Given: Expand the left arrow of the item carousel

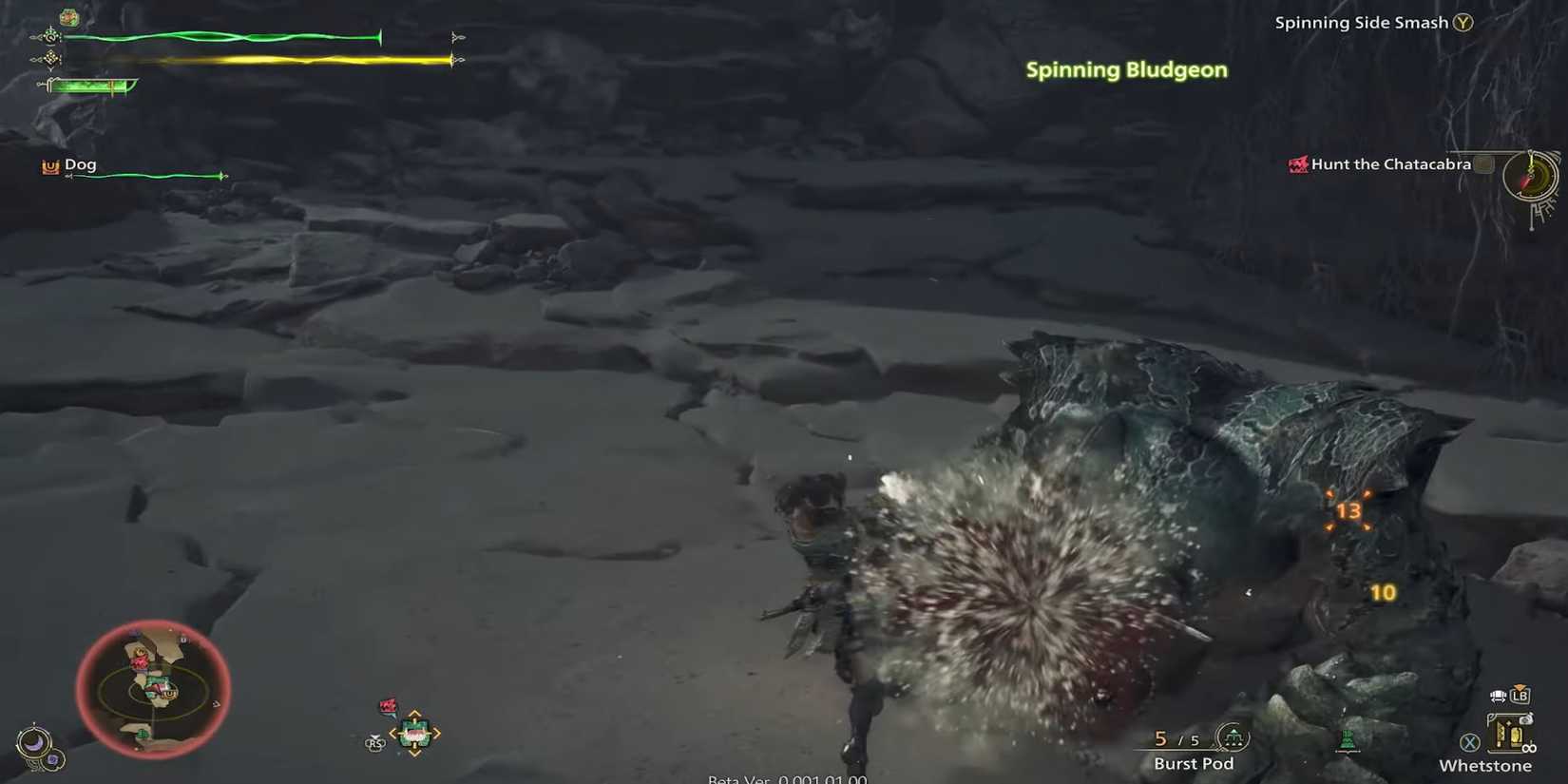Looking at the screenshot, I should [x=394, y=733].
